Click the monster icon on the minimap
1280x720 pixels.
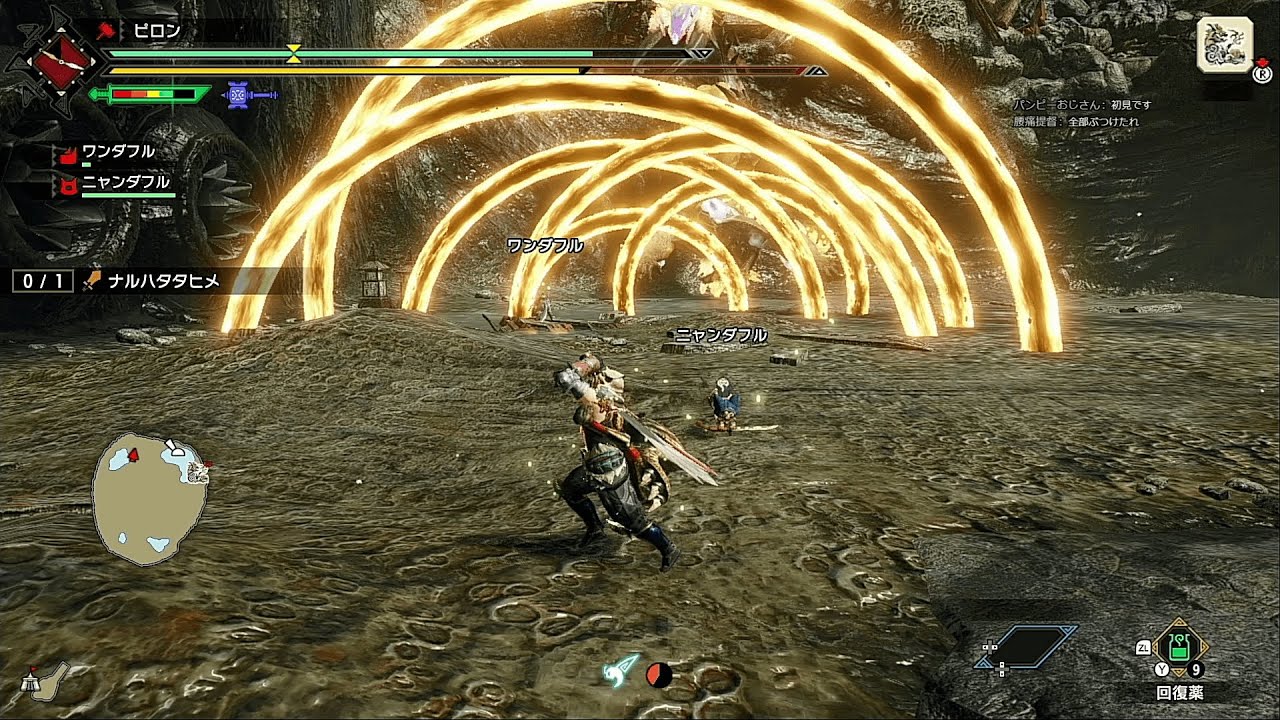[x=198, y=471]
